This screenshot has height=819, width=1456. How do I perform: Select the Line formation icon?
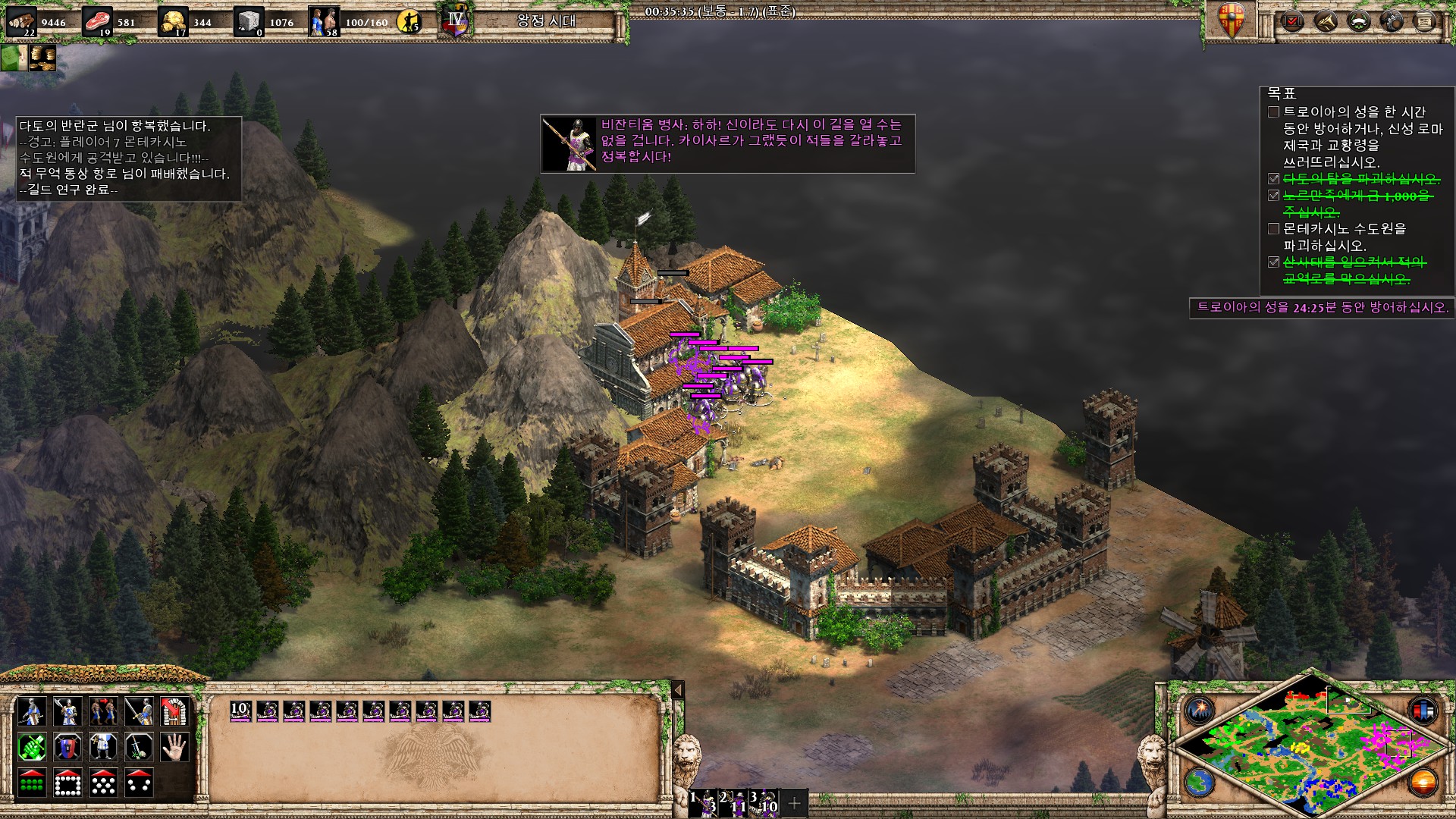pyautogui.click(x=31, y=783)
